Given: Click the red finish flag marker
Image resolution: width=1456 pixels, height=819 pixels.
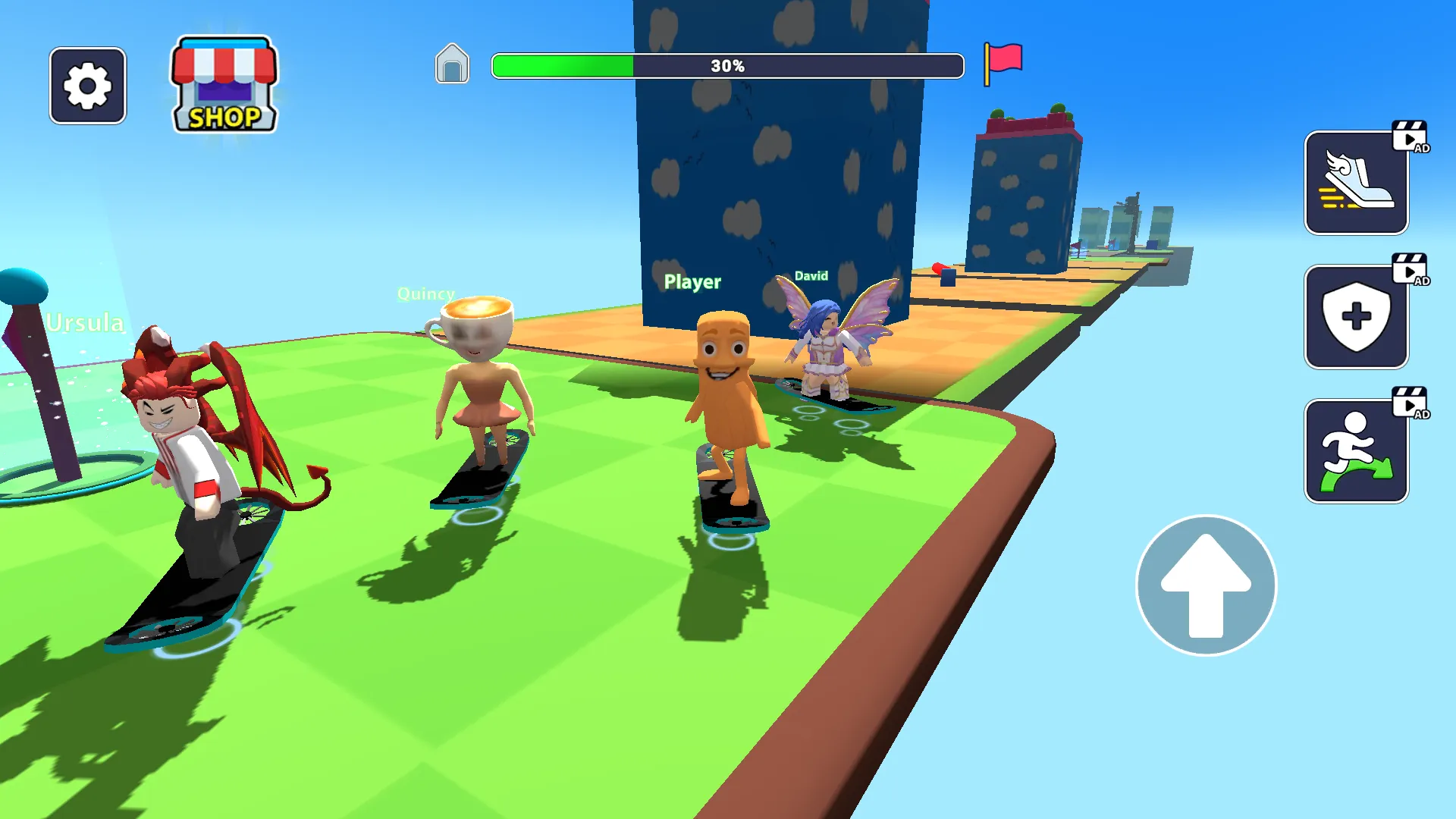Looking at the screenshot, I should (1005, 64).
